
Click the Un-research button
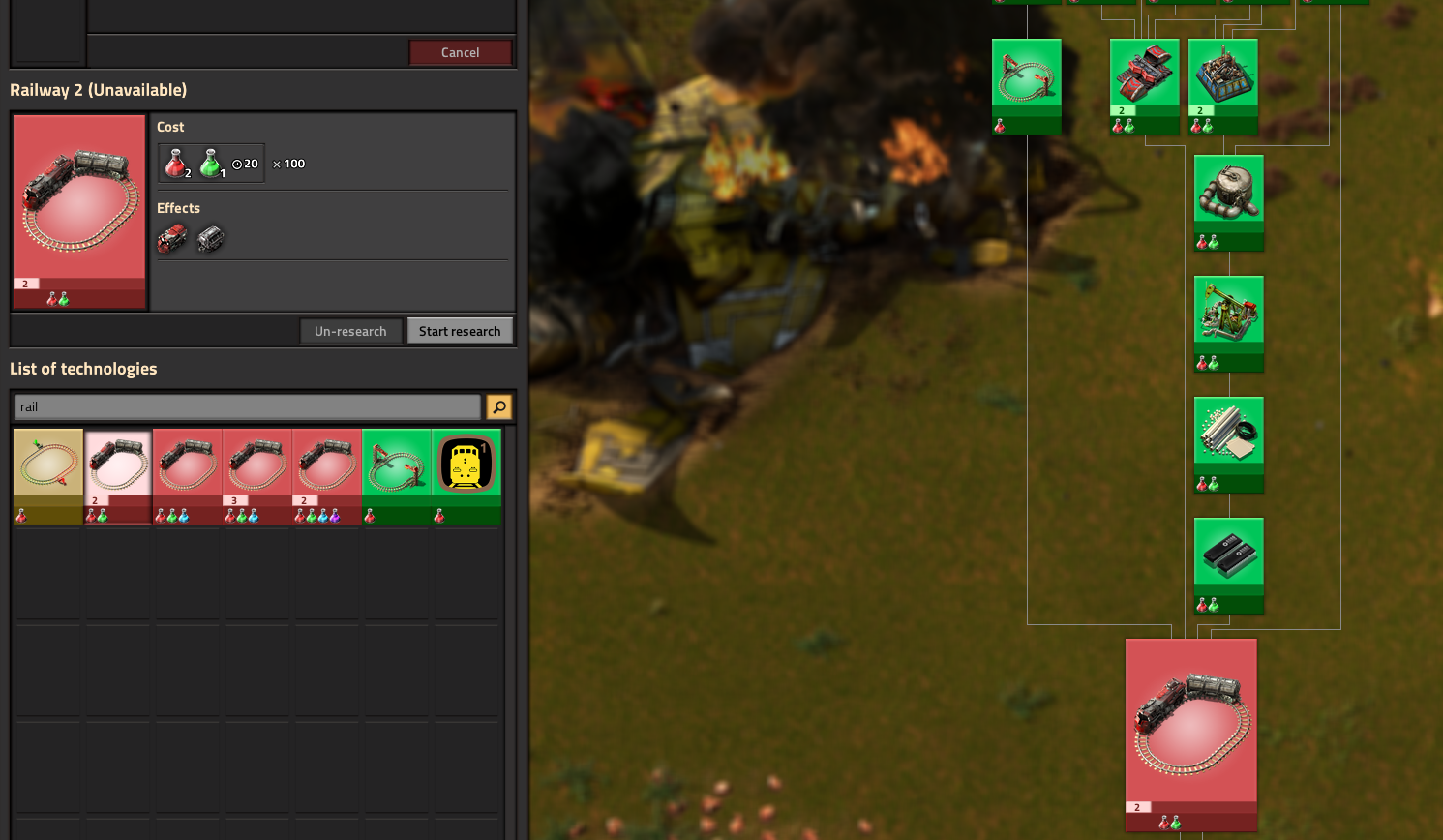350,330
